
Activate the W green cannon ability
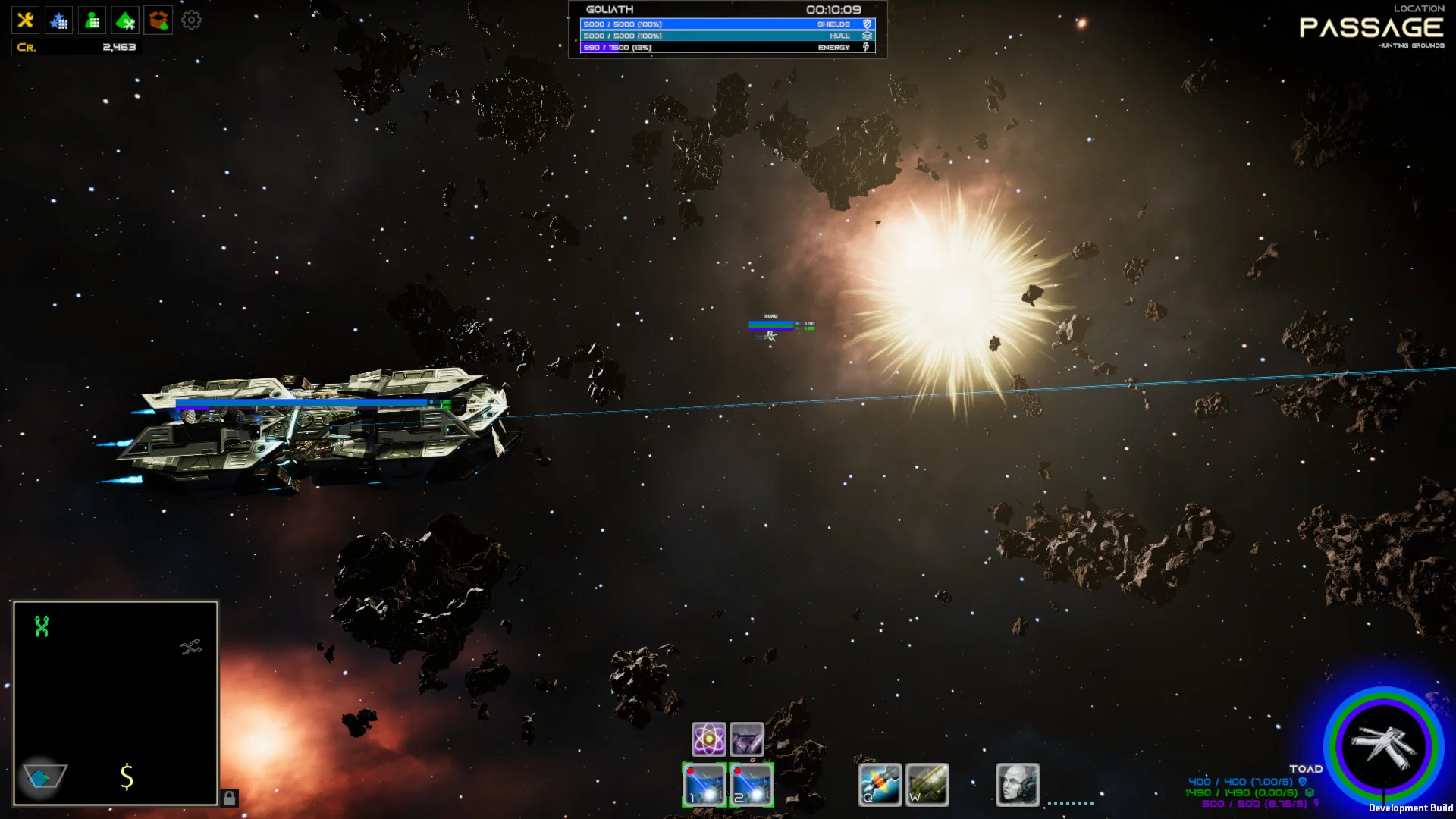coord(927,784)
